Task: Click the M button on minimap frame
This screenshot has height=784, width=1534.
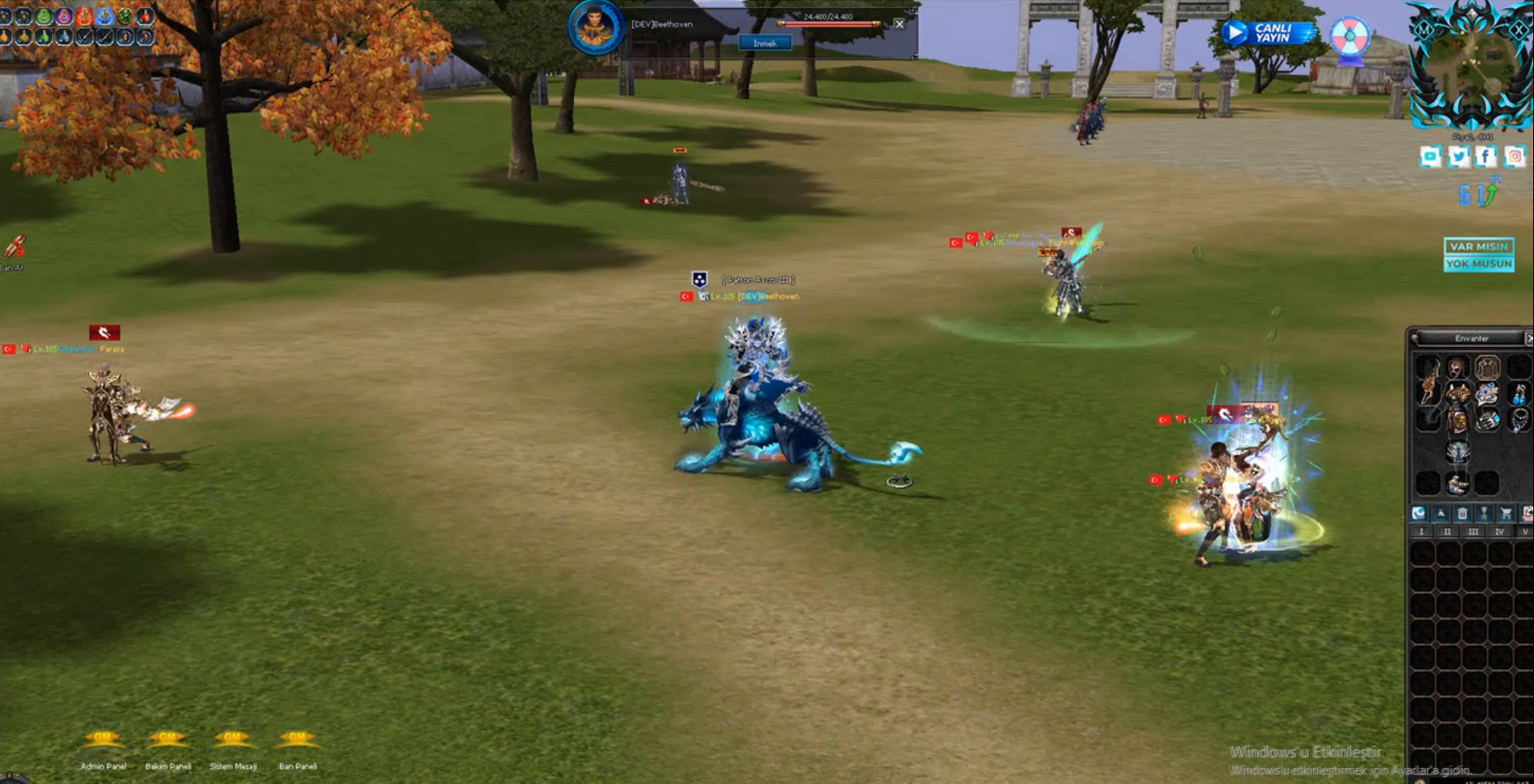Action: point(1425,29)
